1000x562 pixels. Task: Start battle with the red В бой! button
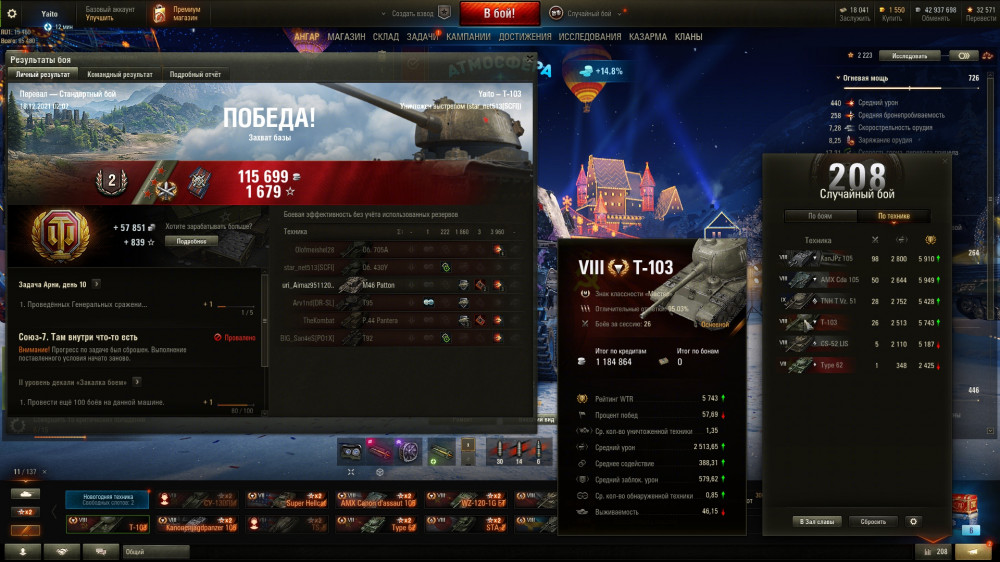pos(499,13)
